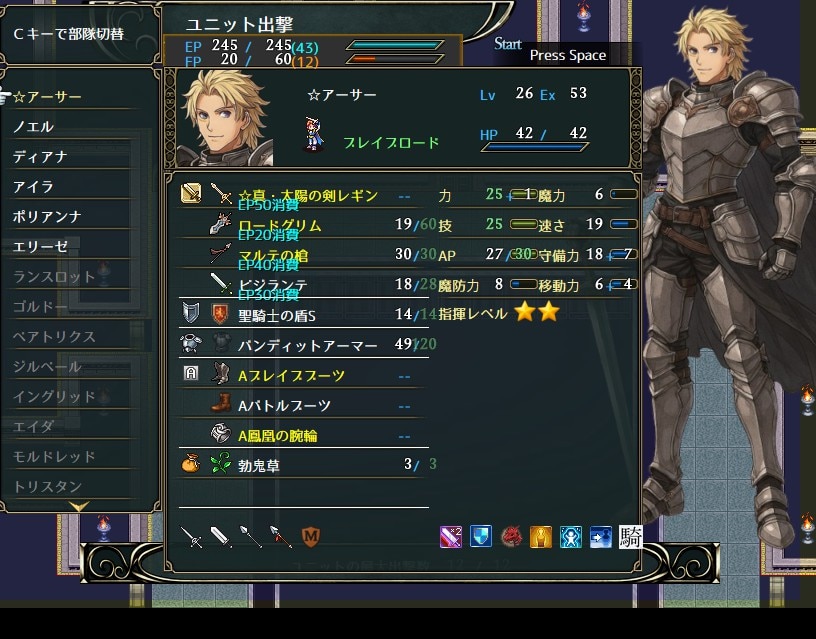
Task: Select the greyed ランスロット entry
Action: [54, 276]
